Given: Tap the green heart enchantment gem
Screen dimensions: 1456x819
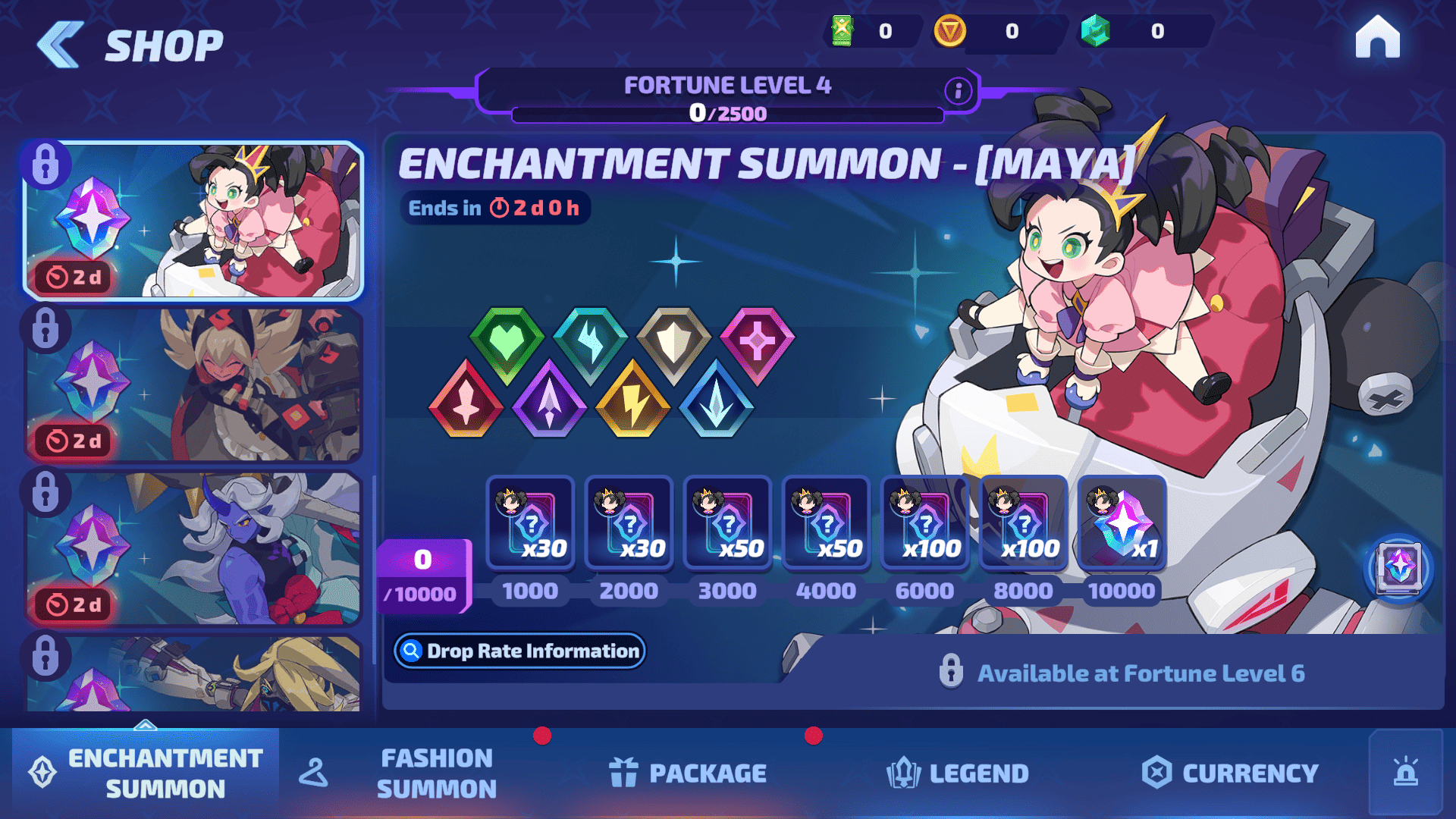Looking at the screenshot, I should pos(507,343).
